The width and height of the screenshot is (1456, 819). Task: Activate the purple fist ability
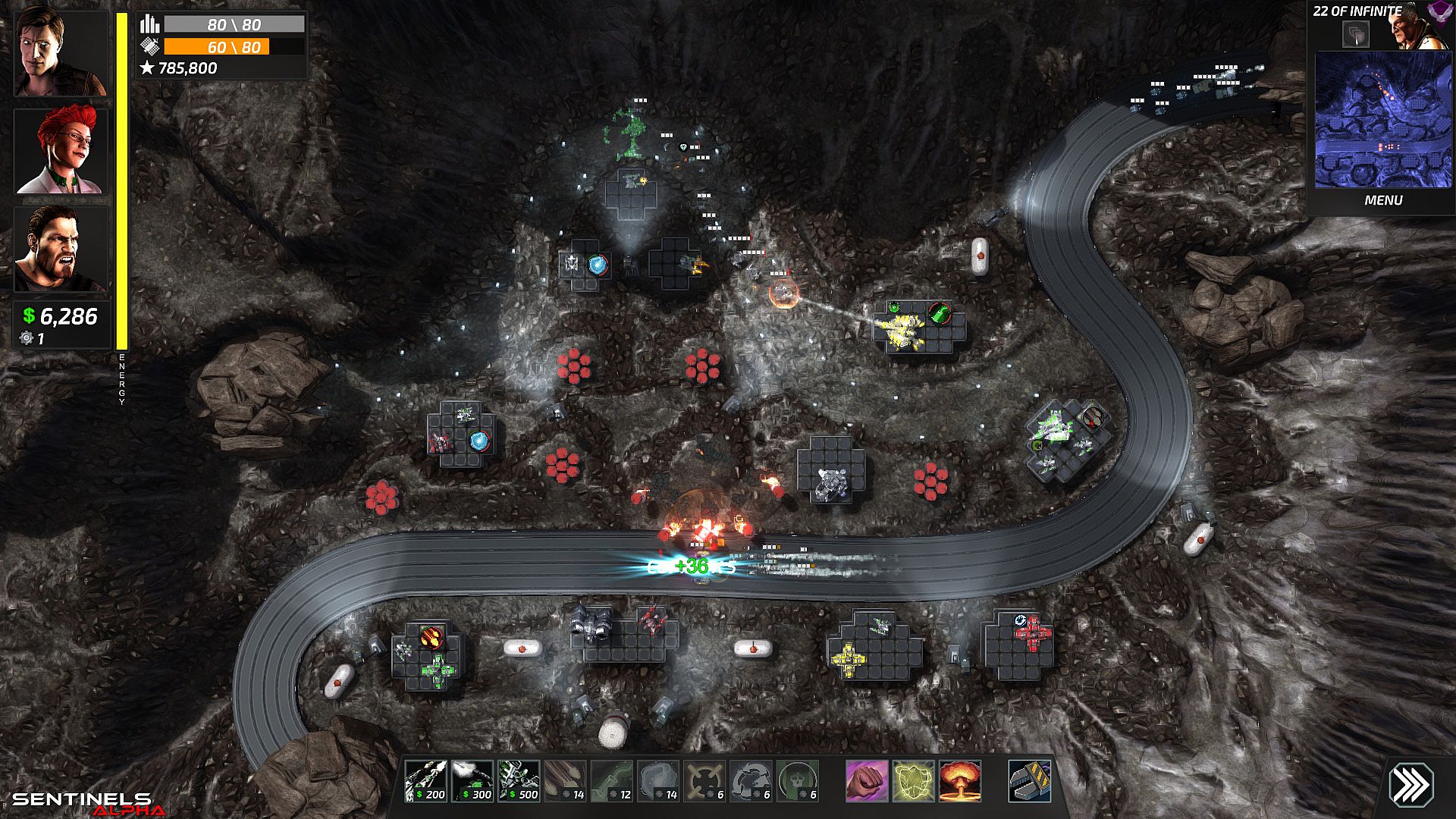(867, 781)
